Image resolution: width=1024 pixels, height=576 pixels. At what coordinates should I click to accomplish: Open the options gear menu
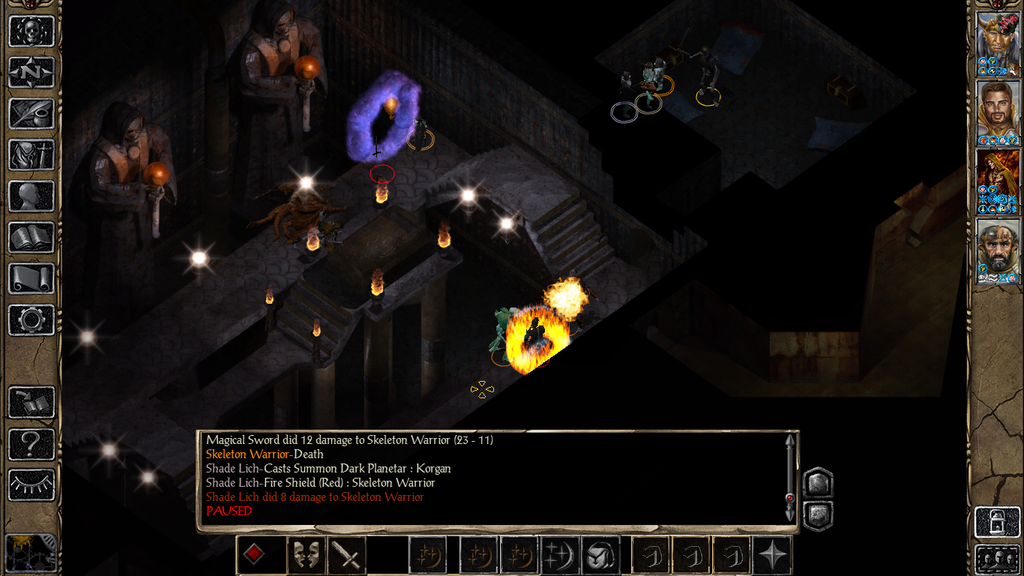(31, 320)
